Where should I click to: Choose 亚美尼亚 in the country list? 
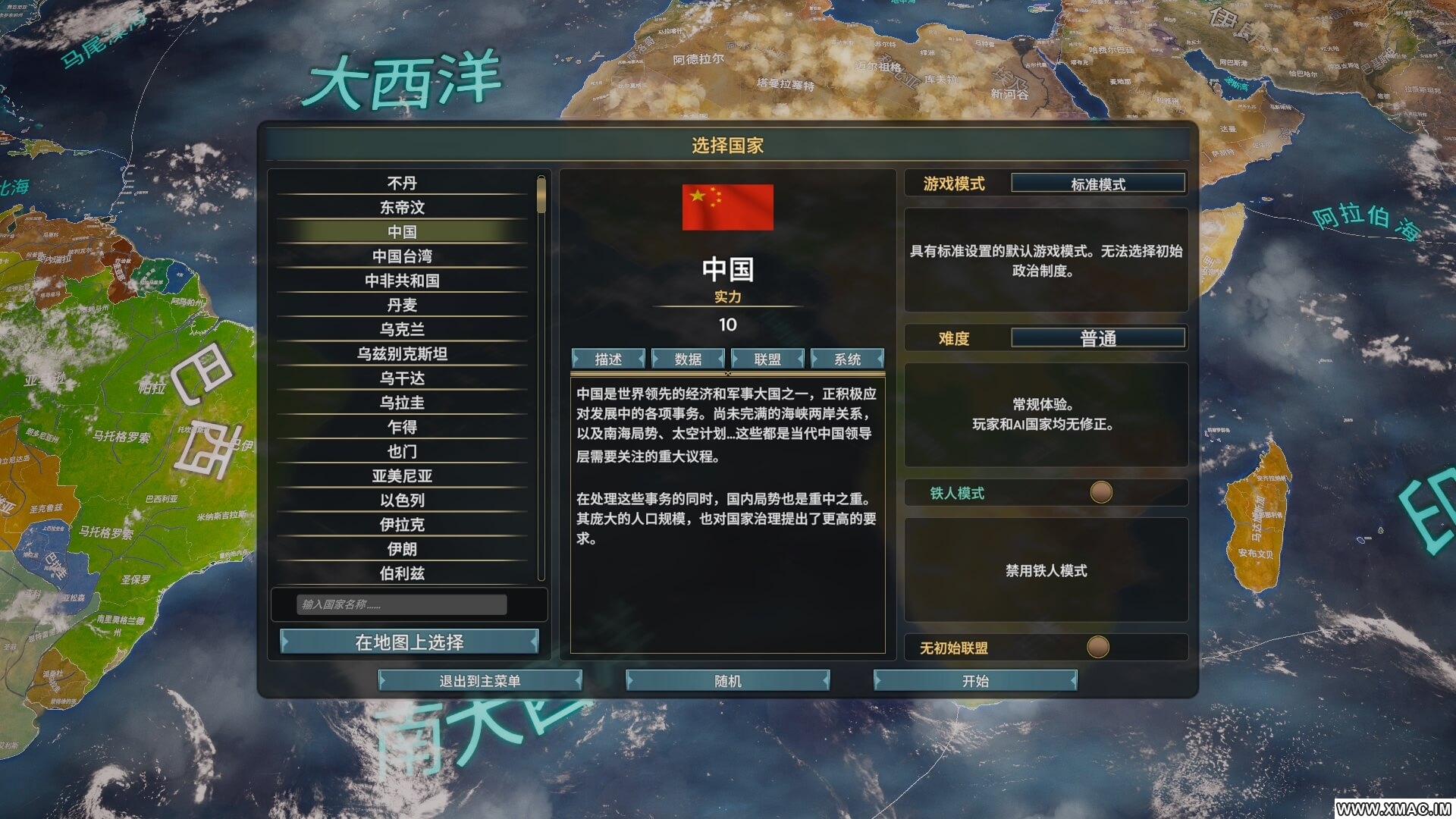click(402, 475)
